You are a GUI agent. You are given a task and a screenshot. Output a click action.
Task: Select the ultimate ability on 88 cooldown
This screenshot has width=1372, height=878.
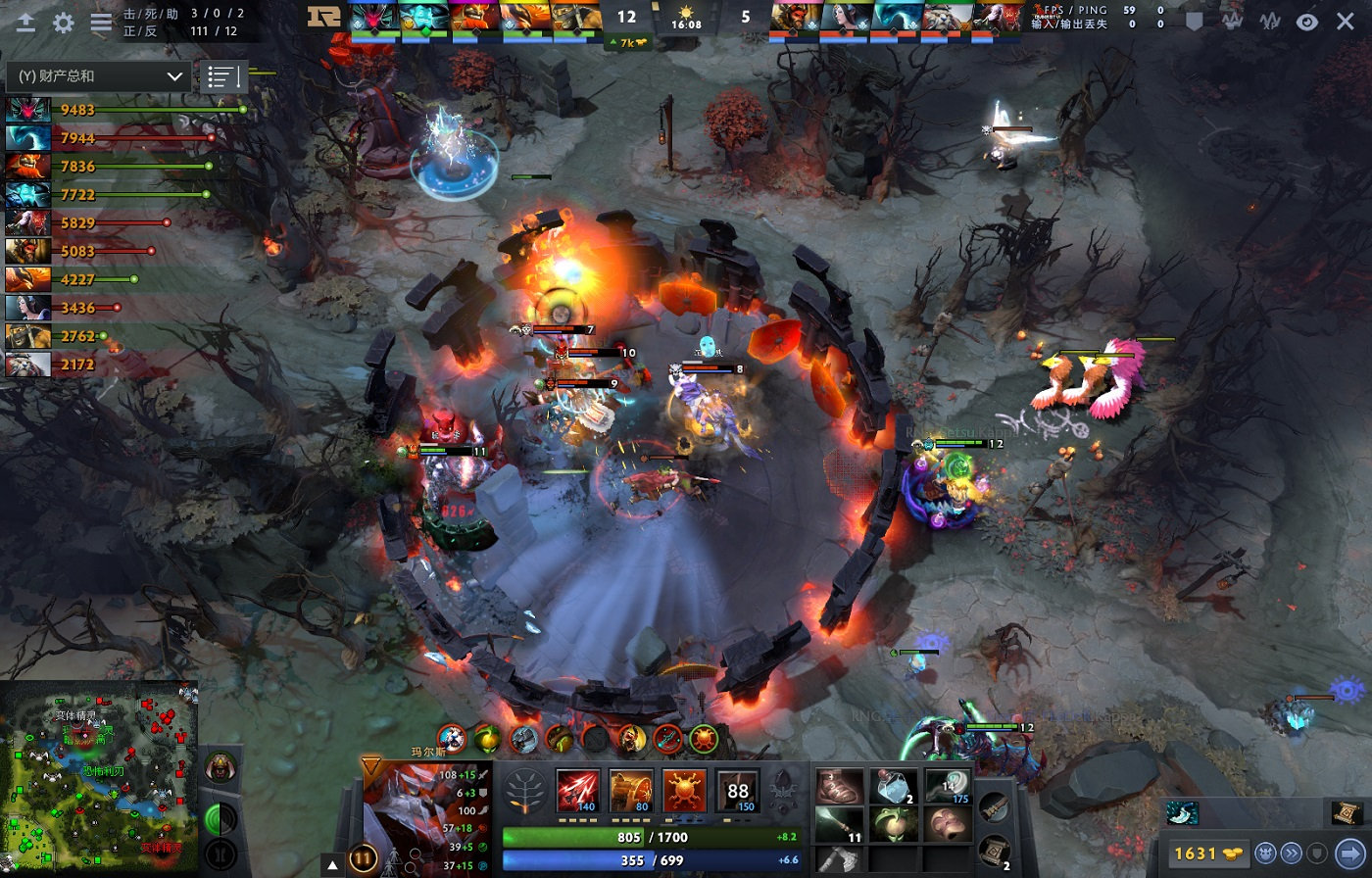[x=737, y=790]
